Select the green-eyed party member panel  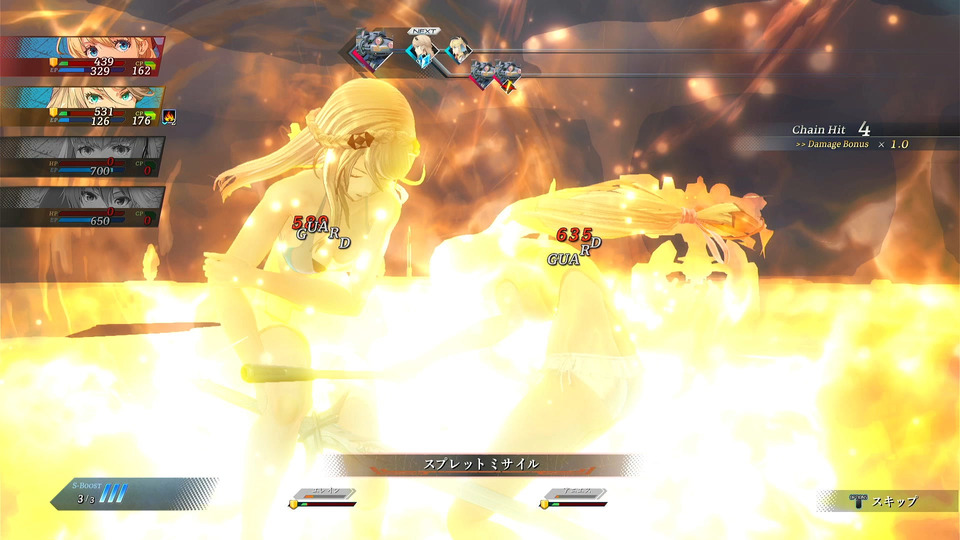point(80,107)
